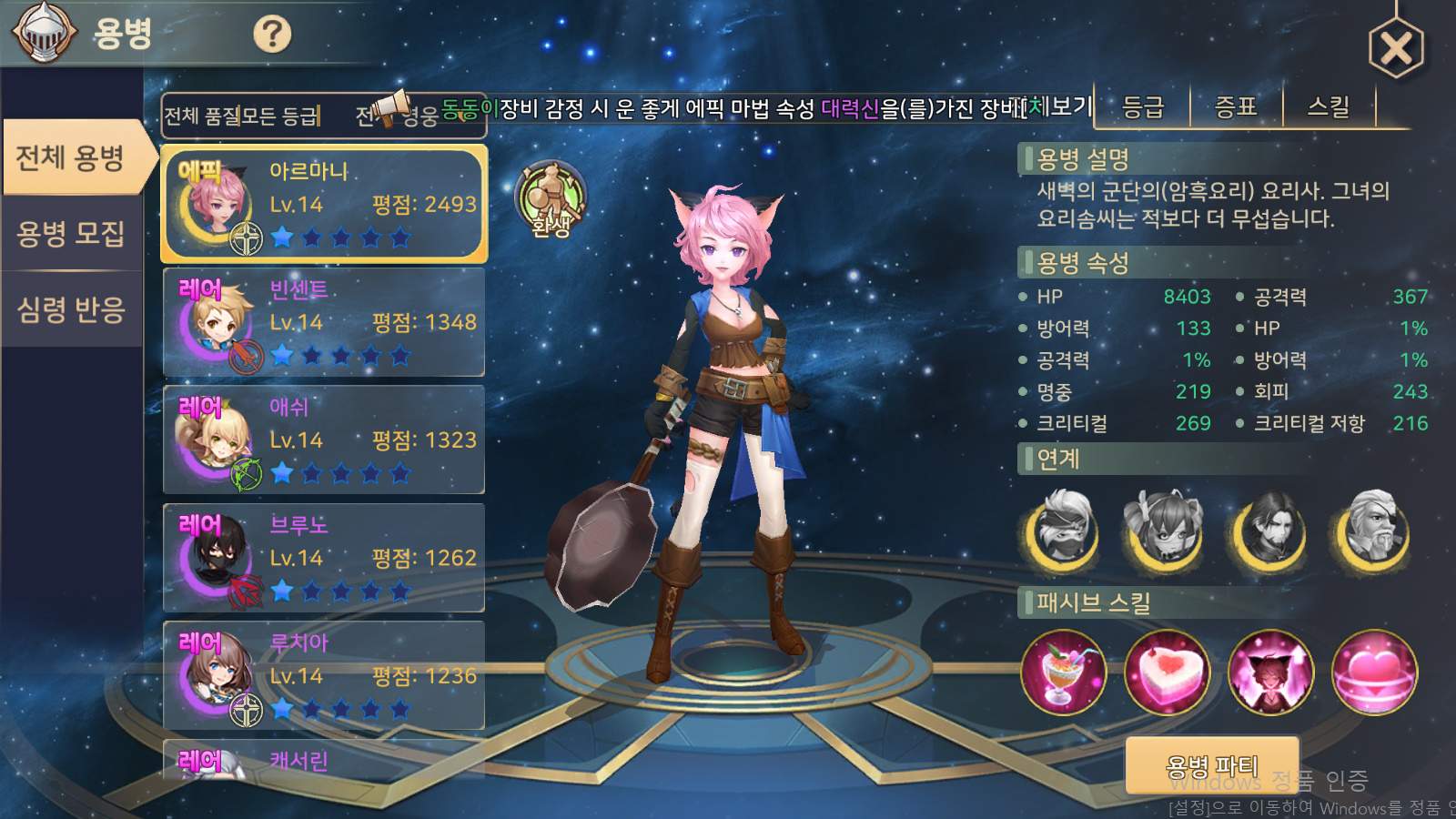Screen dimensions: 1456x819
Task: Open the 스킬 skill tab
Action: [1329, 107]
